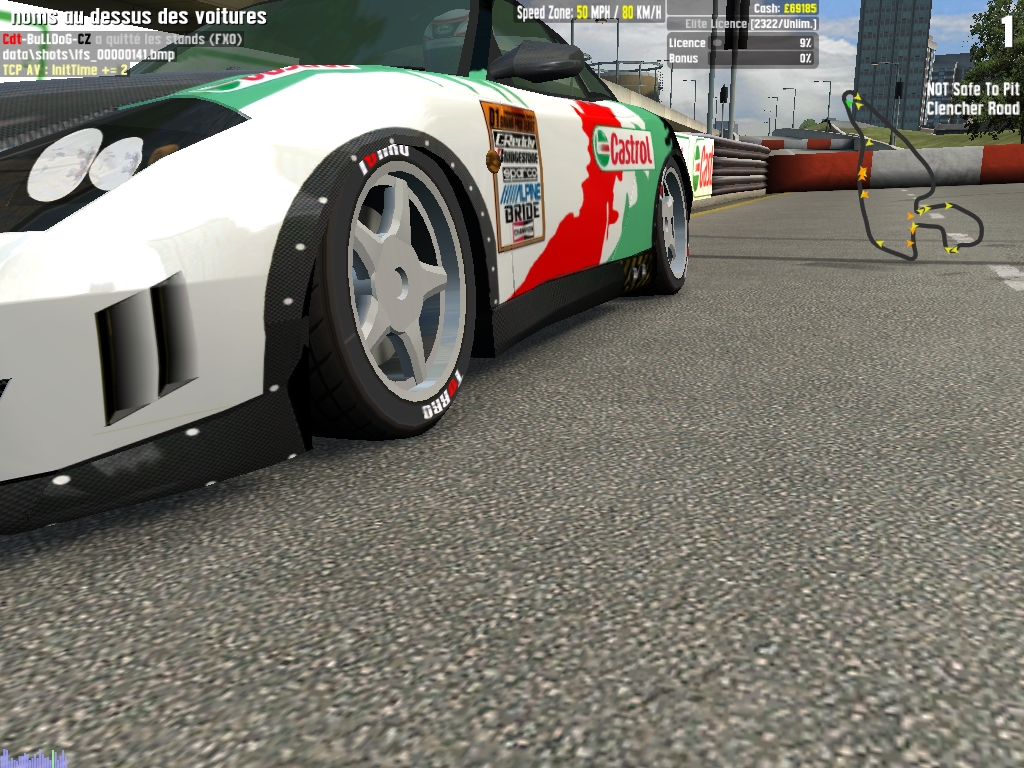Click the track layout minimap
Viewport: 1024px width, 768px height.
coord(910,180)
